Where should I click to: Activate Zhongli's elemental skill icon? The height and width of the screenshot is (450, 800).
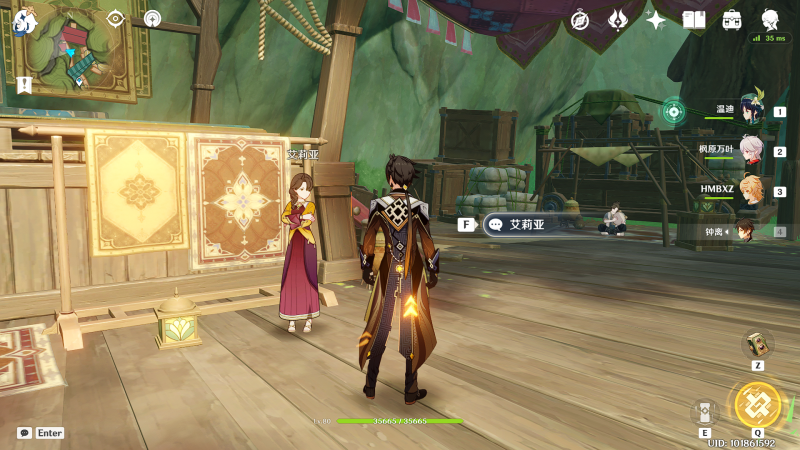click(x=705, y=412)
